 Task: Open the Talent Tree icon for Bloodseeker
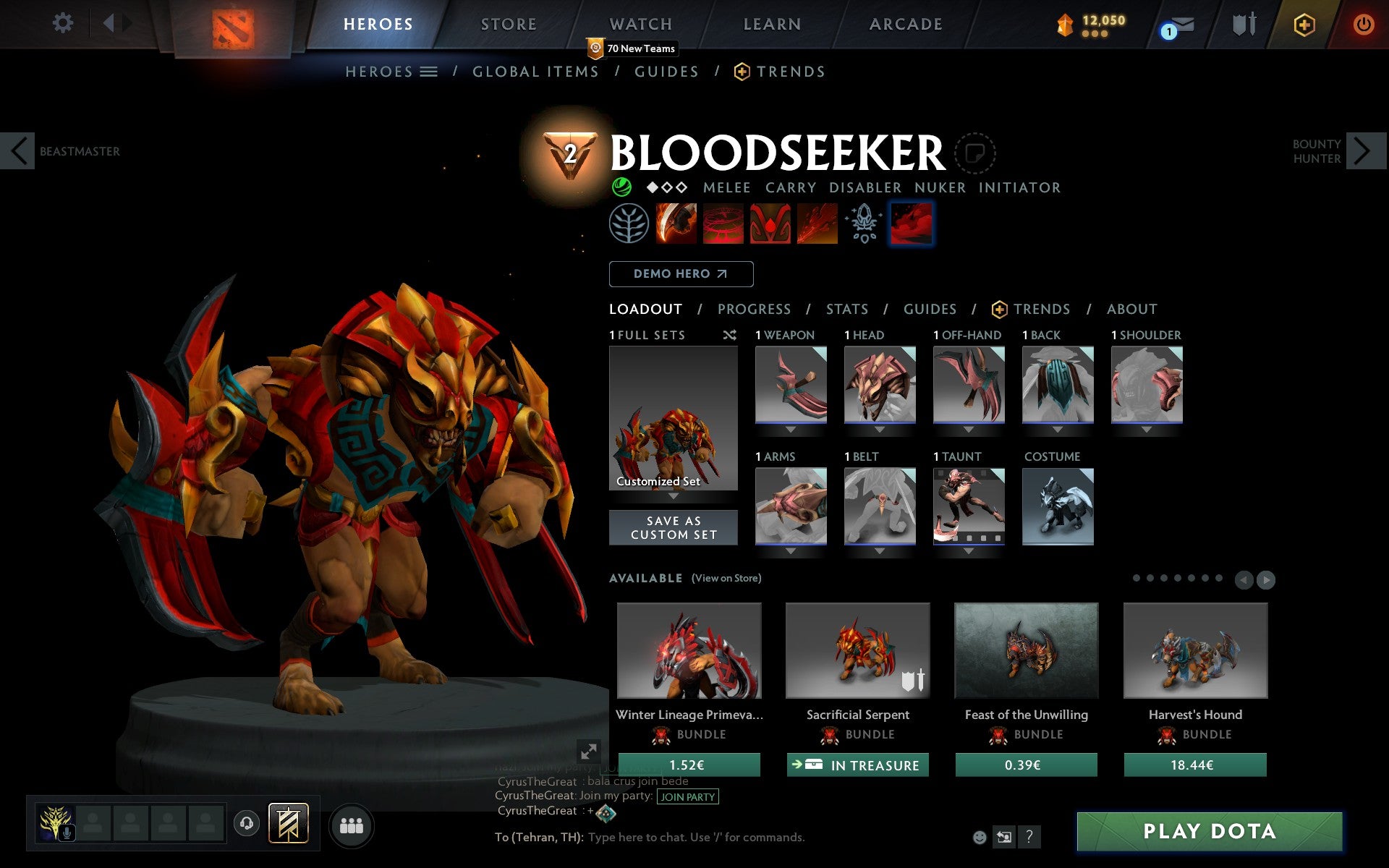click(629, 224)
